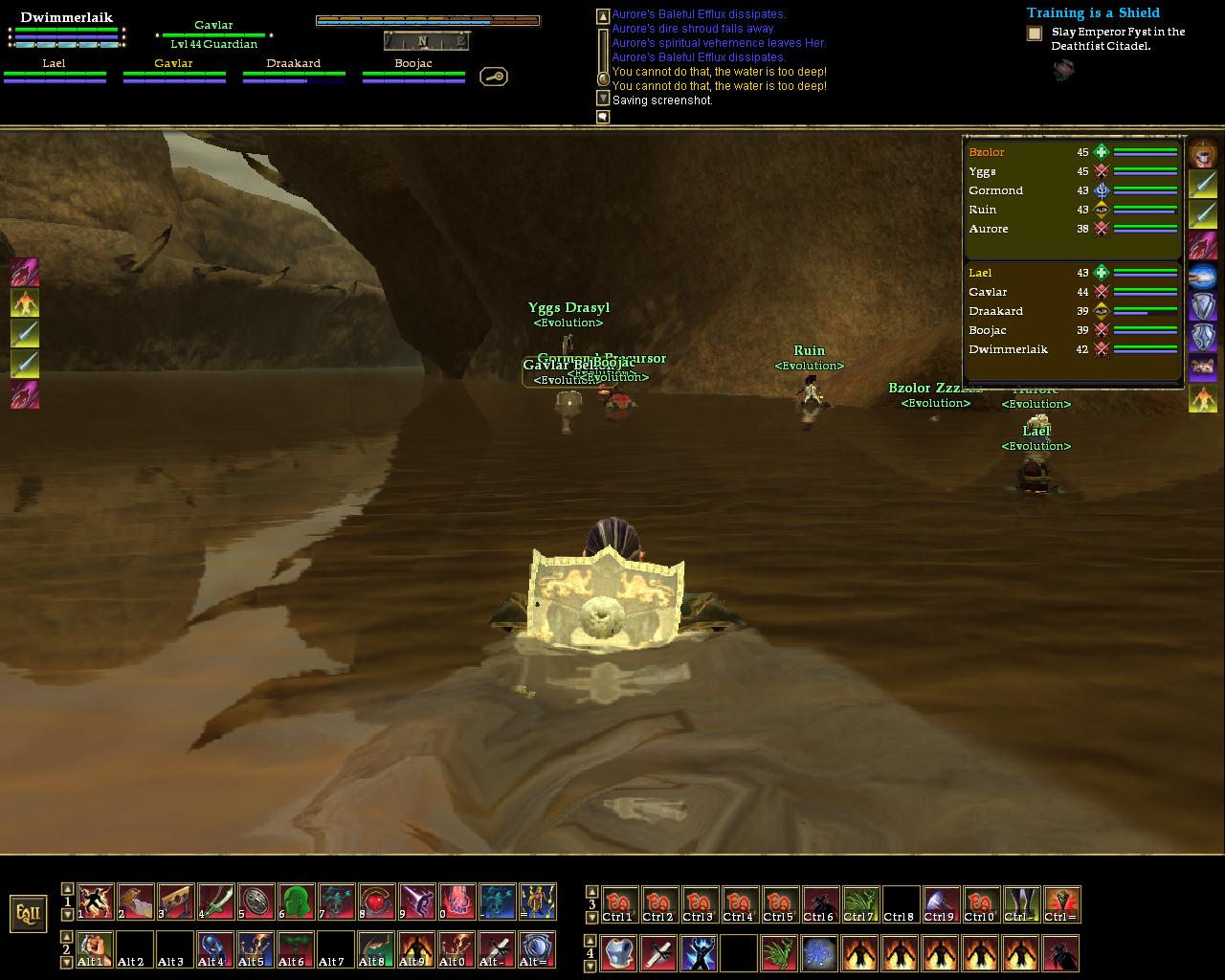Click the key icon beside the group bars

click(494, 77)
